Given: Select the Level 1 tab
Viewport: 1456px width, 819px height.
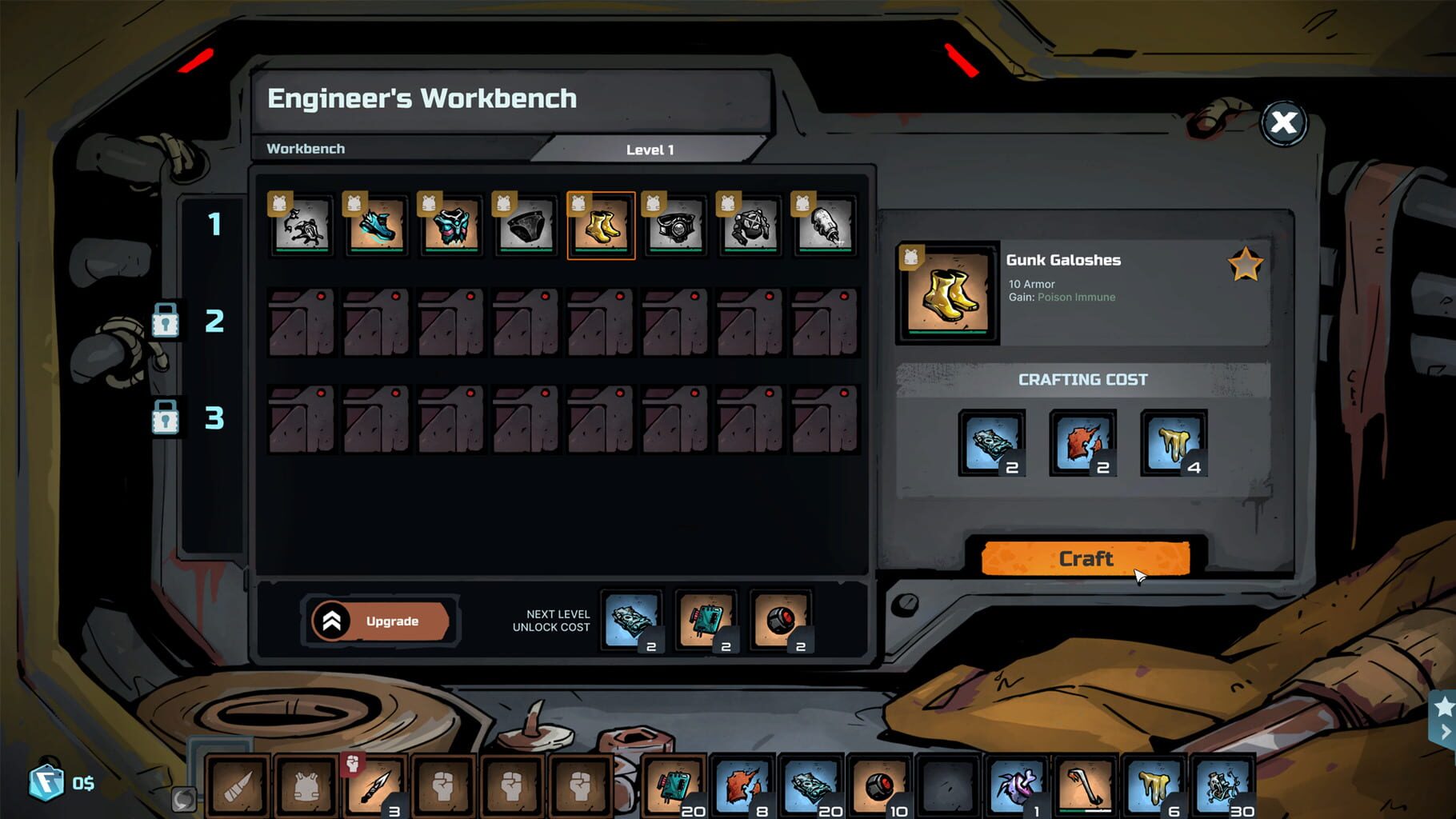Looking at the screenshot, I should tap(650, 150).
